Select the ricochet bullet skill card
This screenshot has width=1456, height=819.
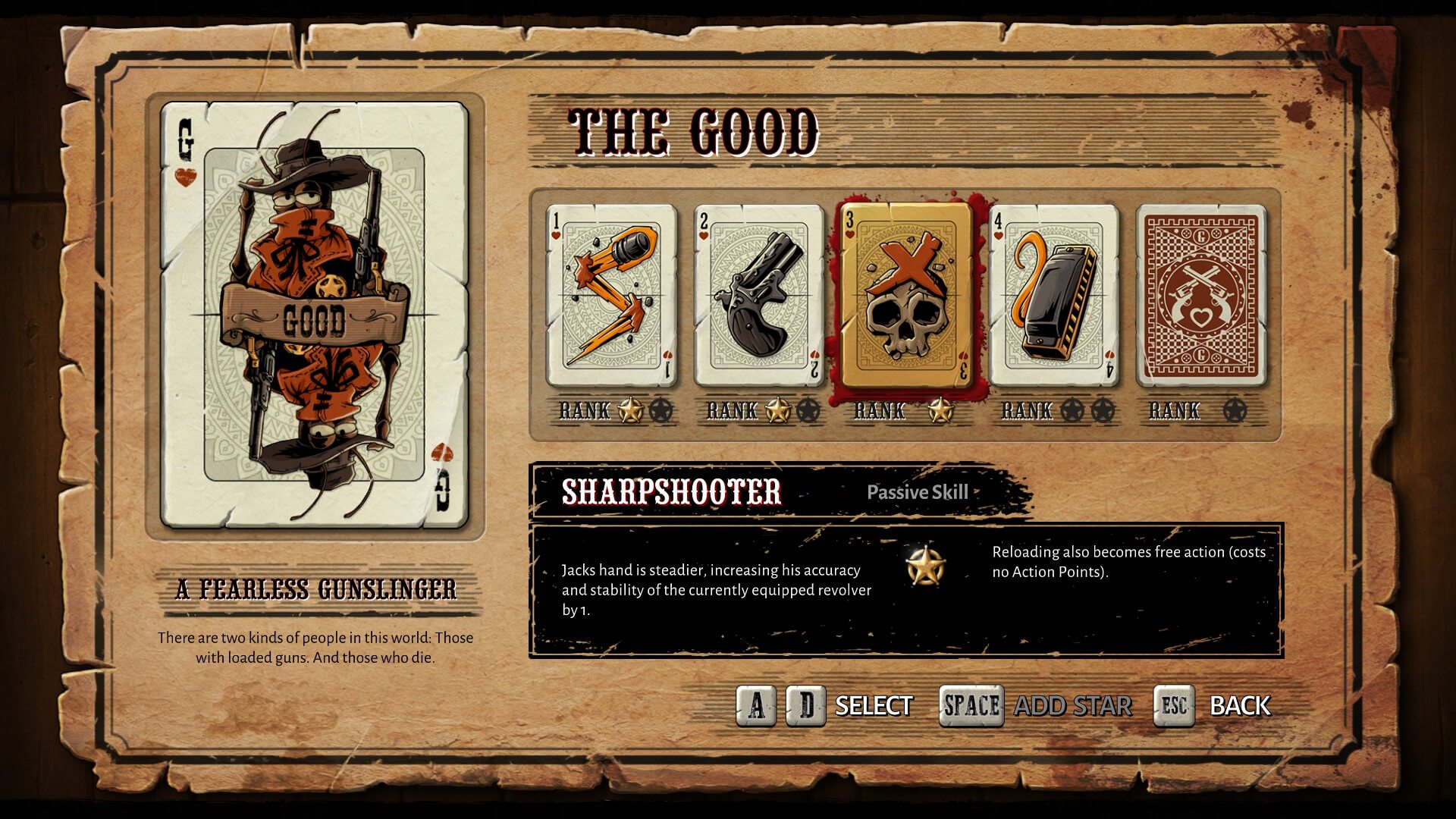[x=611, y=296]
